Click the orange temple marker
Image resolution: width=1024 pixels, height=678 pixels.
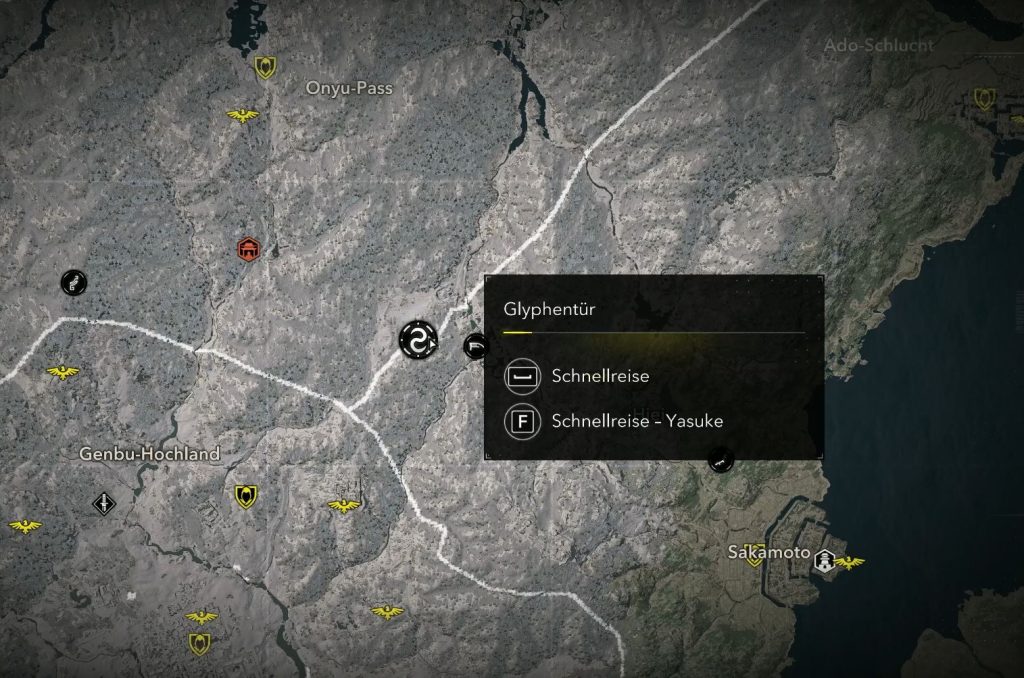tap(247, 248)
